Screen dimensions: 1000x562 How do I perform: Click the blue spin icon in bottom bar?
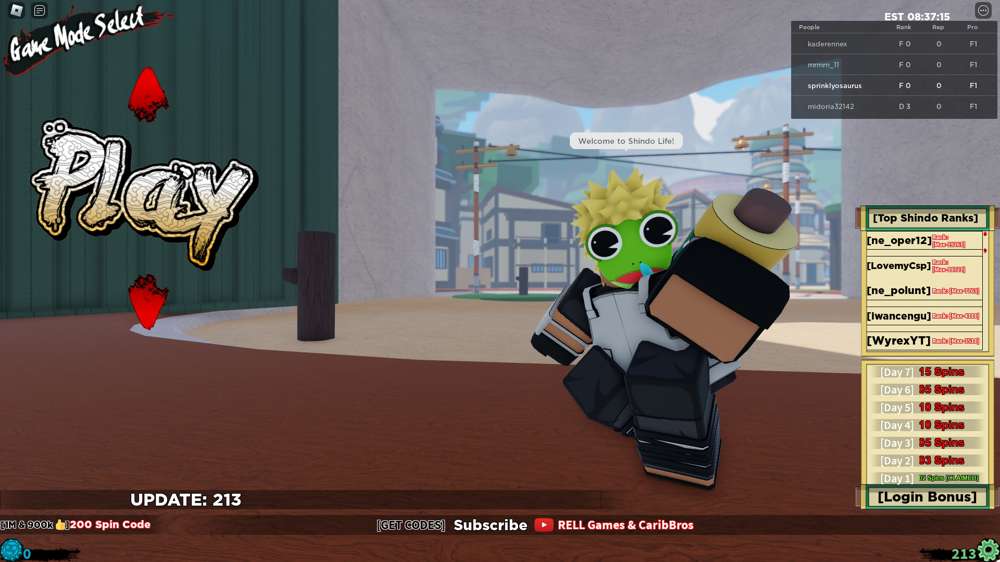(11, 550)
